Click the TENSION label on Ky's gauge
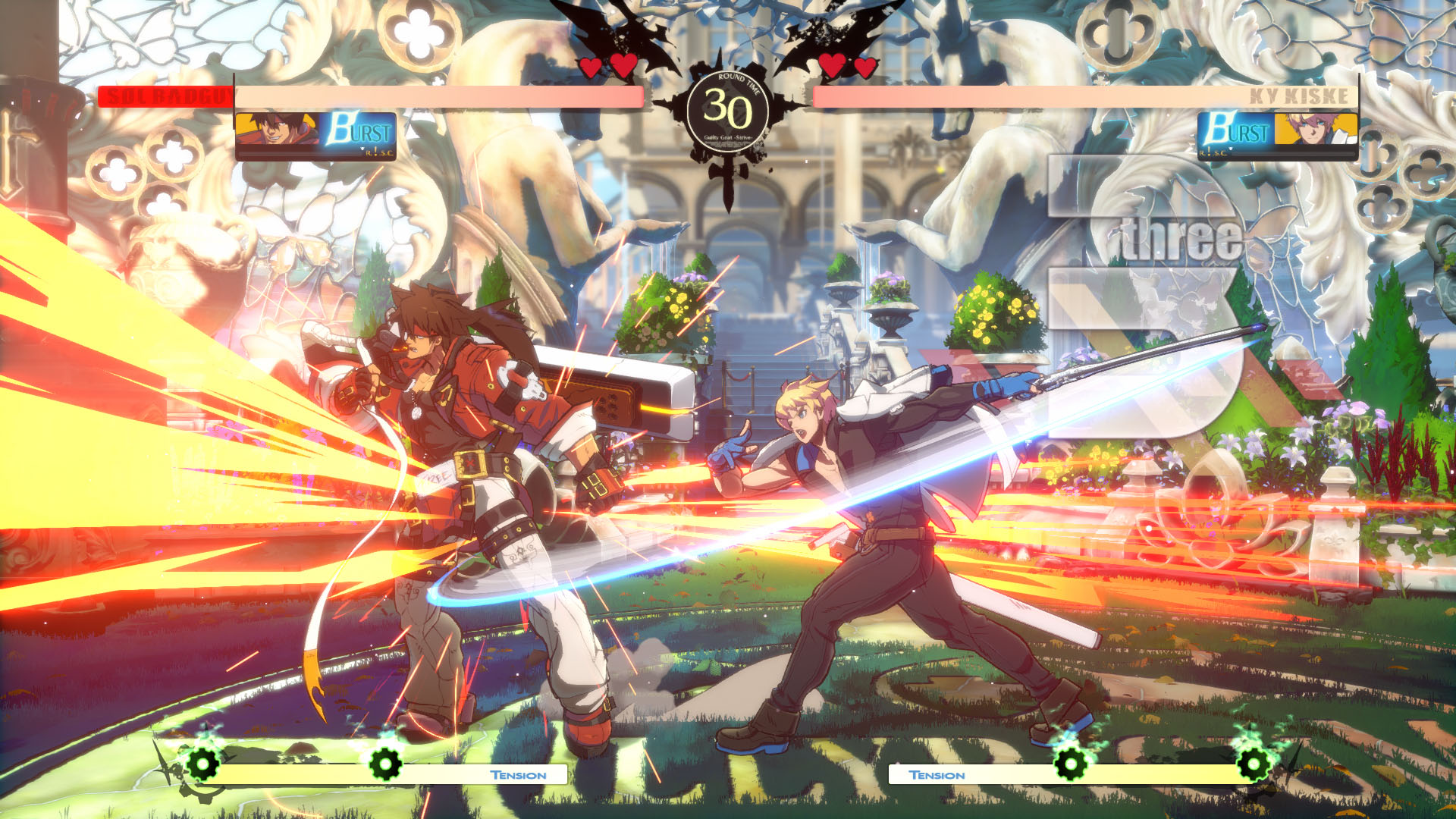The width and height of the screenshot is (1456, 819). click(x=937, y=775)
